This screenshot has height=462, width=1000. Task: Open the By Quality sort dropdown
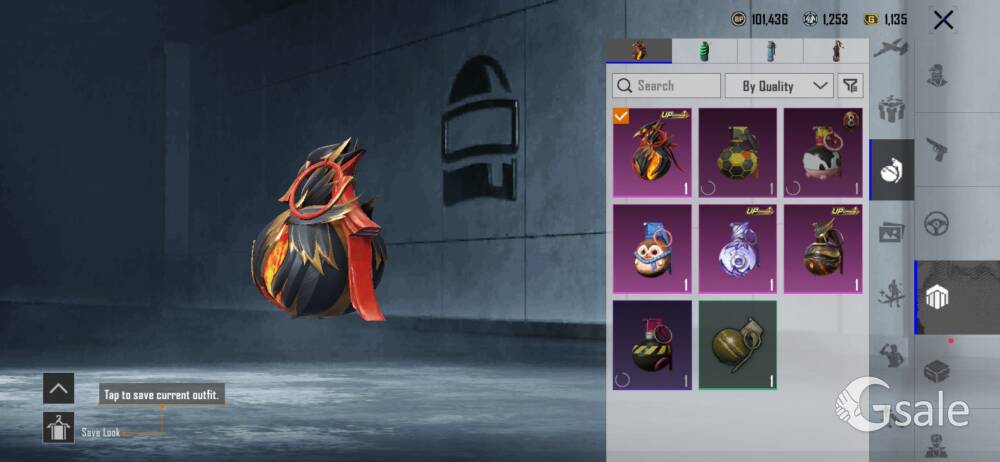click(779, 86)
